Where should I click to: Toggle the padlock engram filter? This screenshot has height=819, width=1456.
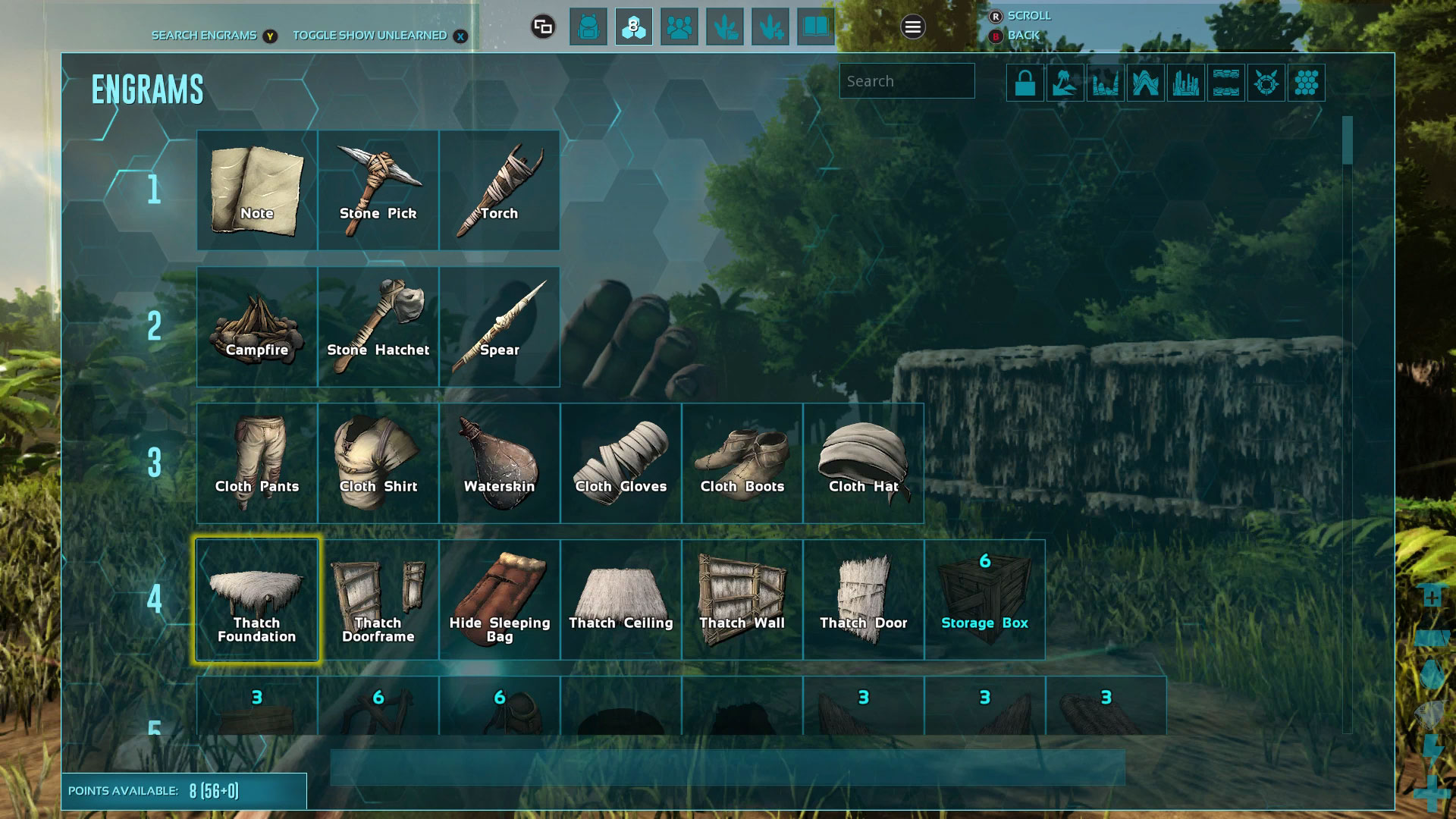(x=1025, y=83)
